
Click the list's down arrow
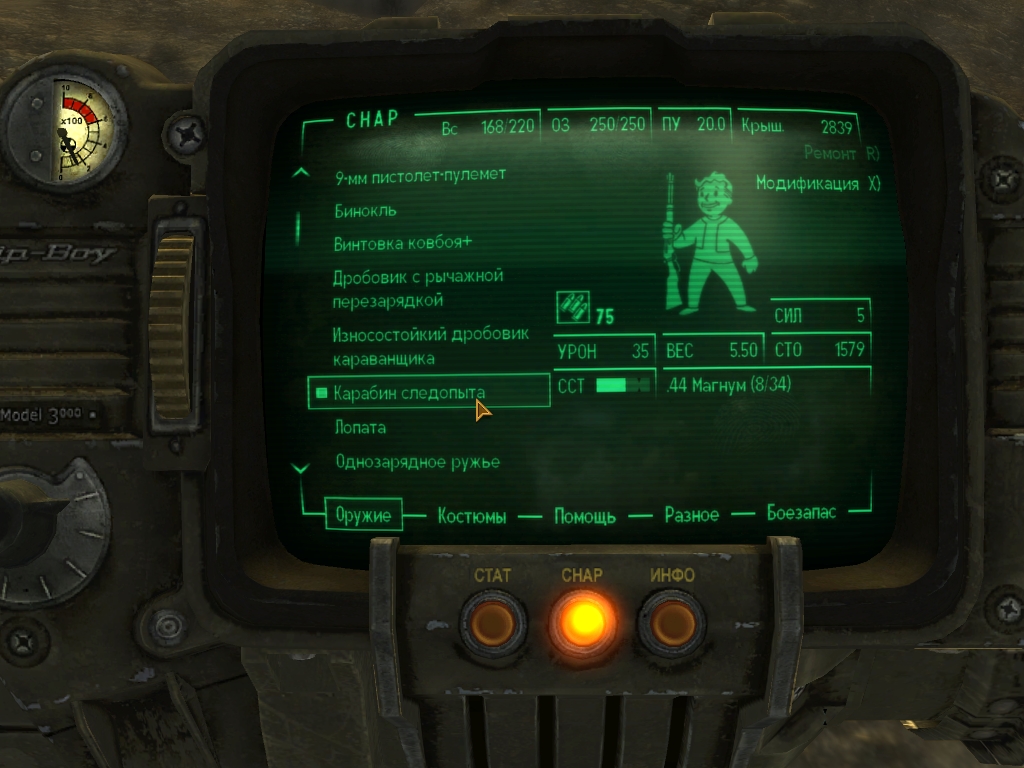click(x=300, y=467)
